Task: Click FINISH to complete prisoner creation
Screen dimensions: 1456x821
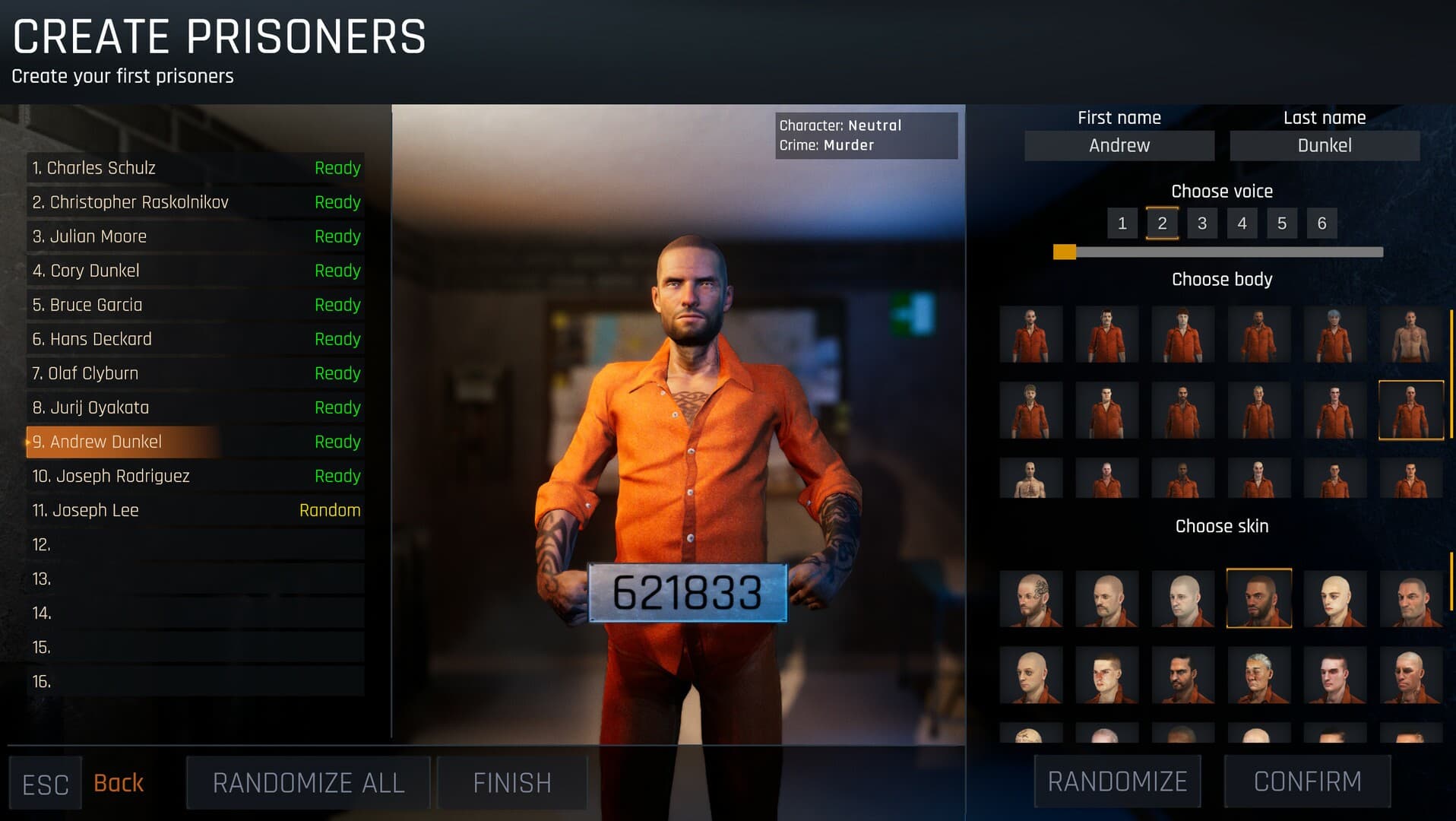Action: click(511, 781)
